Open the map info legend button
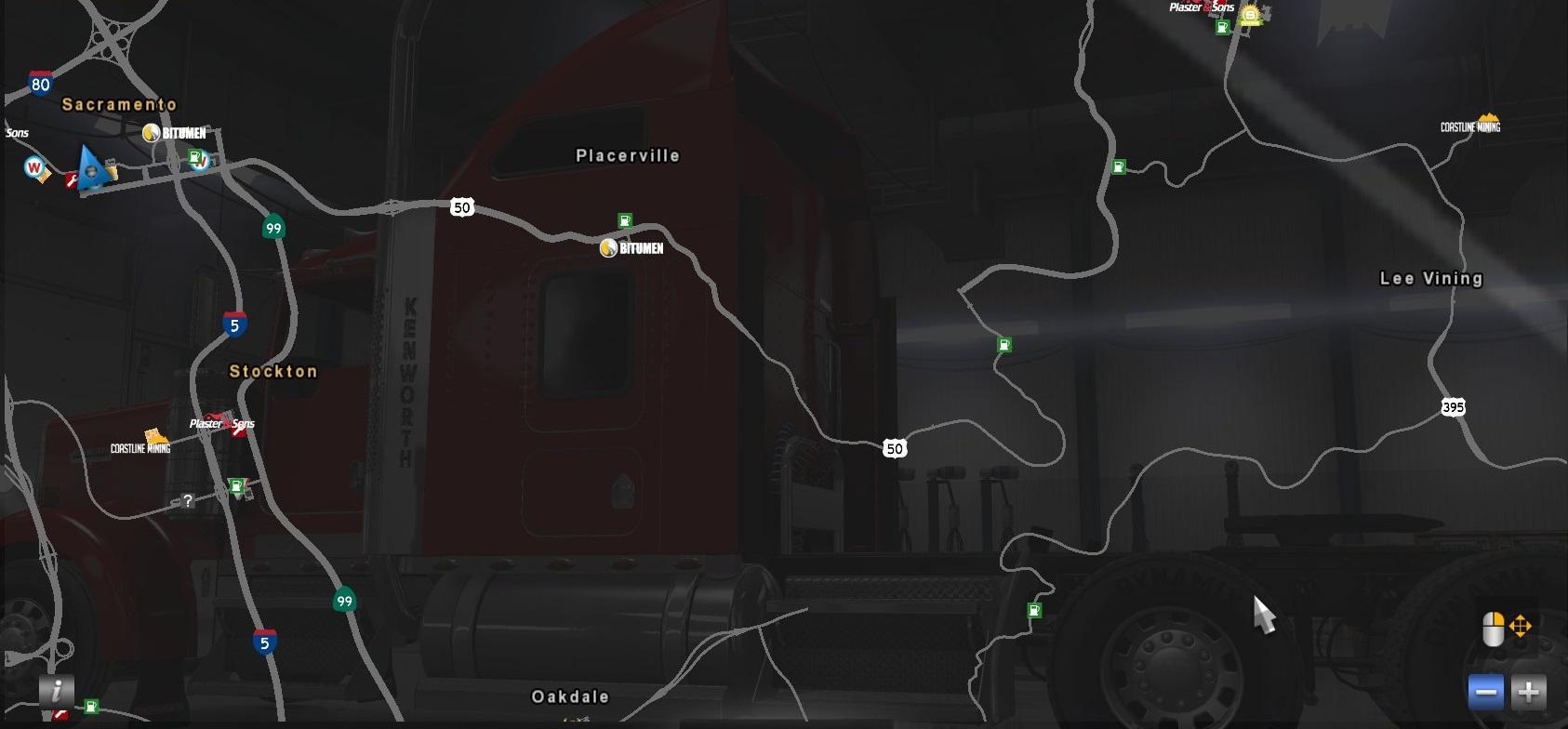This screenshot has height=729, width=1568. point(57,690)
